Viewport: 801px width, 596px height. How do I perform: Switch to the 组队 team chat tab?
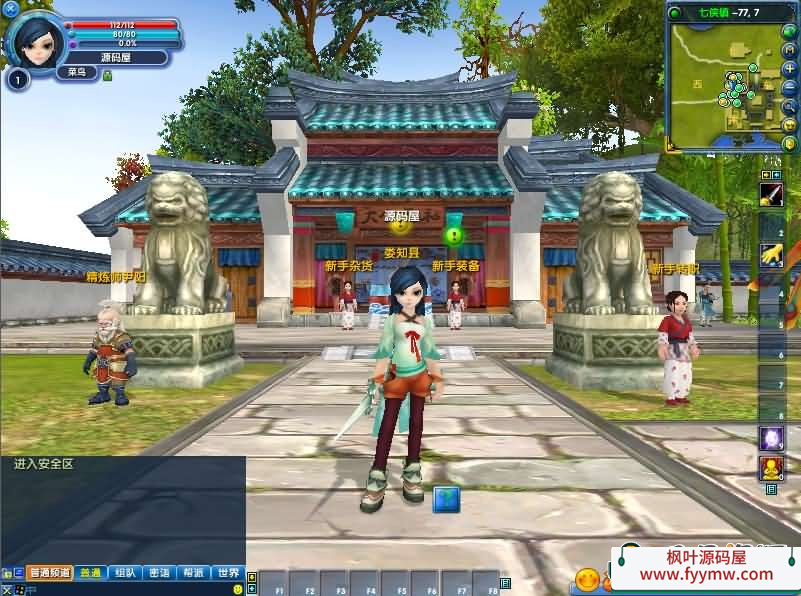(125, 573)
